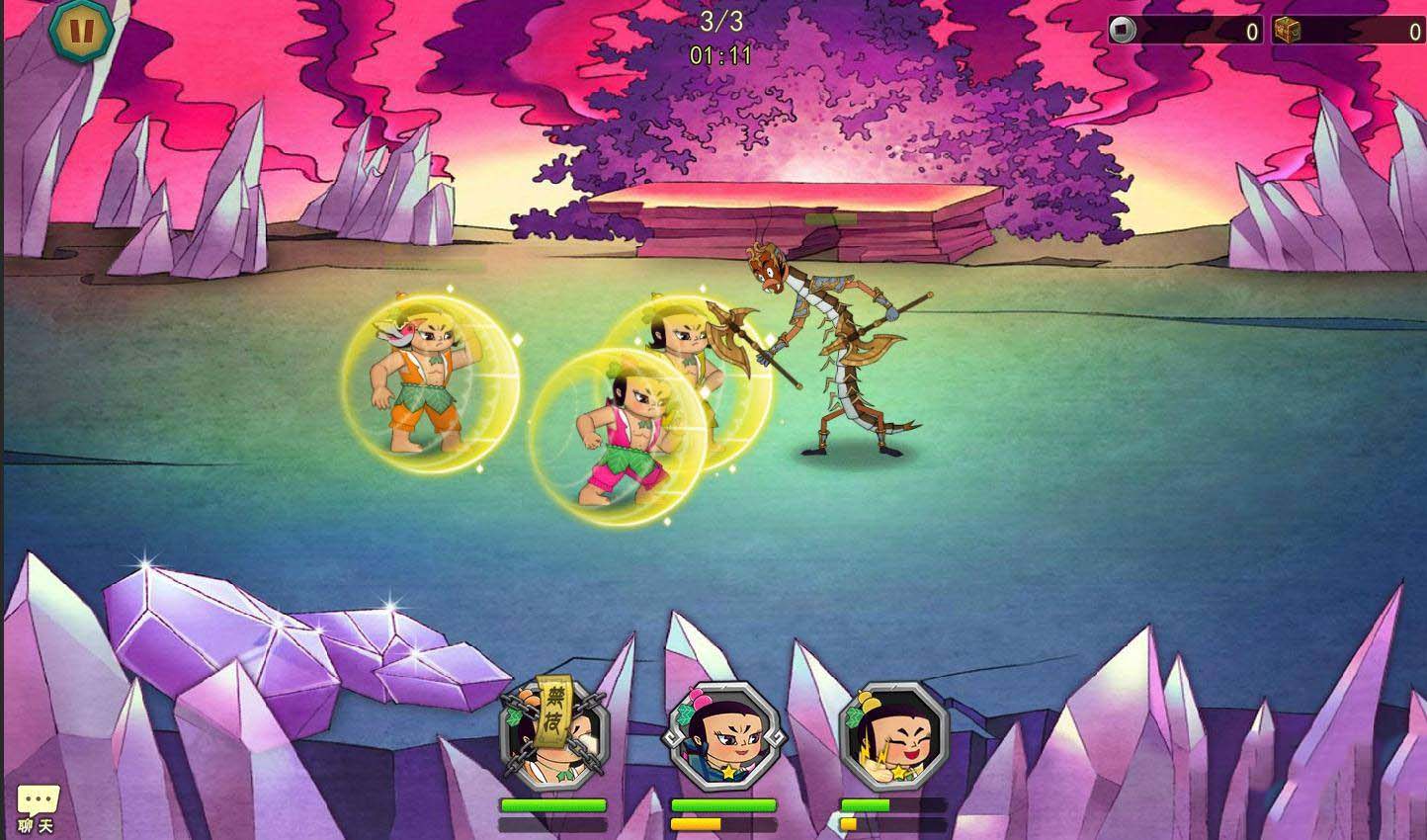Viewport: 1427px width, 840px height.
Task: Click the treasure chest loot icon
Action: 1286,30
